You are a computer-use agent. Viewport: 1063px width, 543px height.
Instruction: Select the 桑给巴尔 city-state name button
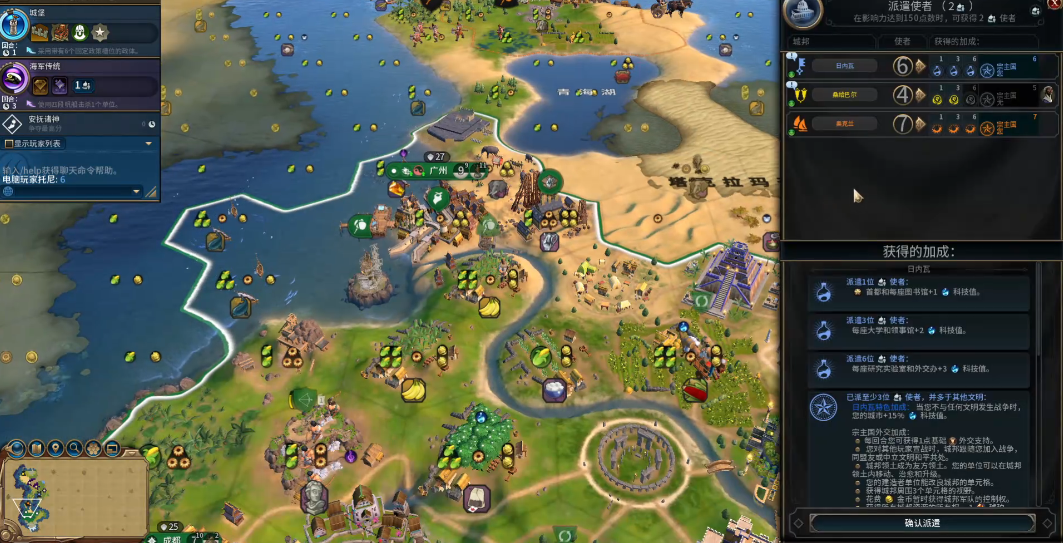click(x=845, y=96)
